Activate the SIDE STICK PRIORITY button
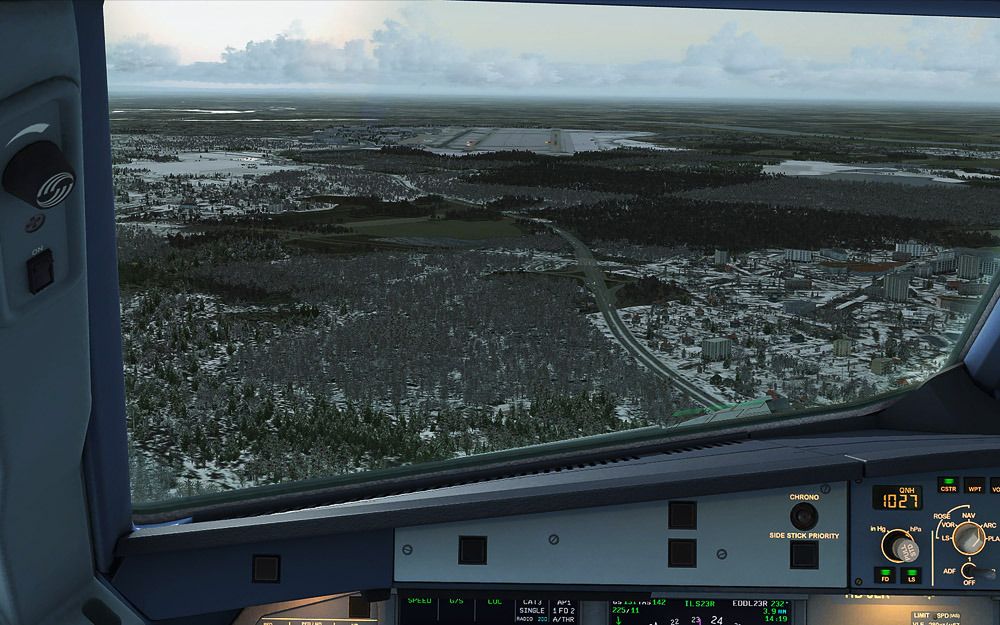This screenshot has height=625, width=1000. point(804,553)
